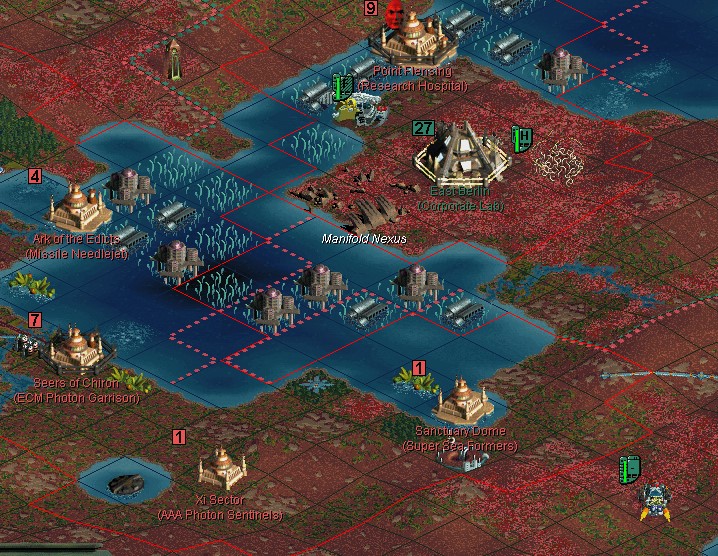Open the Point Flensing base
Screen dimensions: 718x556
click(412, 40)
